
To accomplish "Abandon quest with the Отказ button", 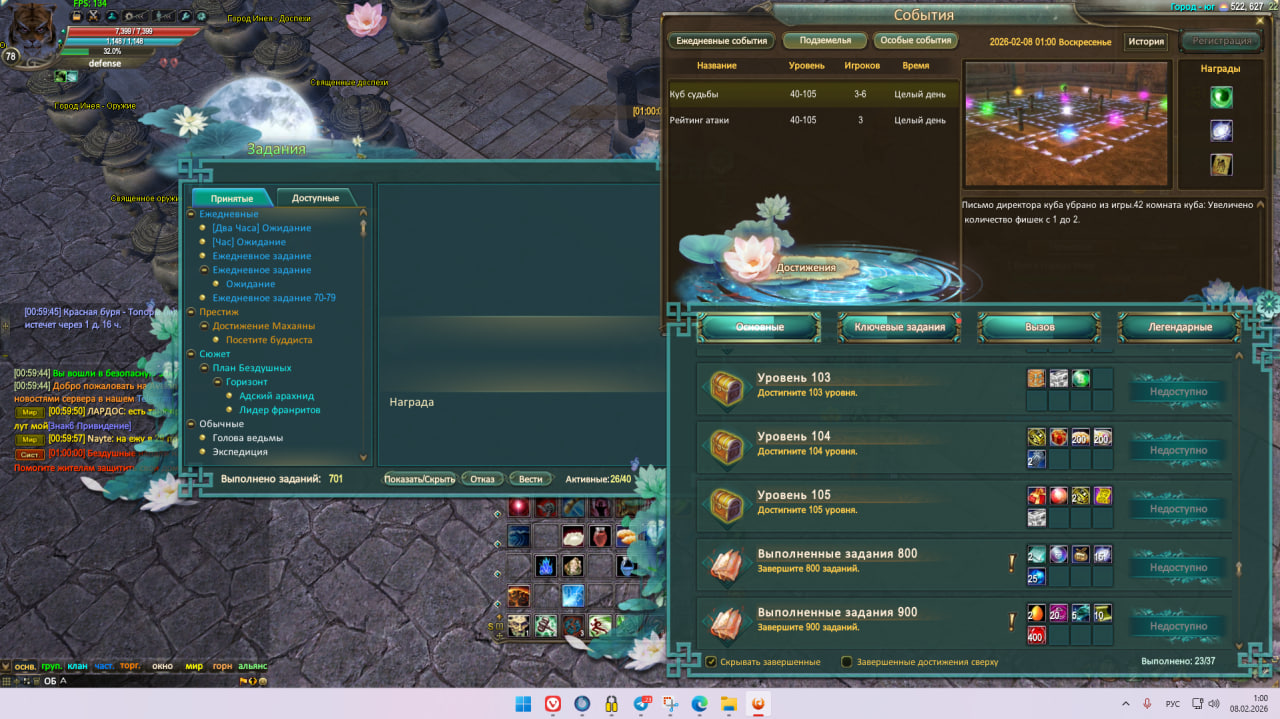I will click(x=483, y=479).
